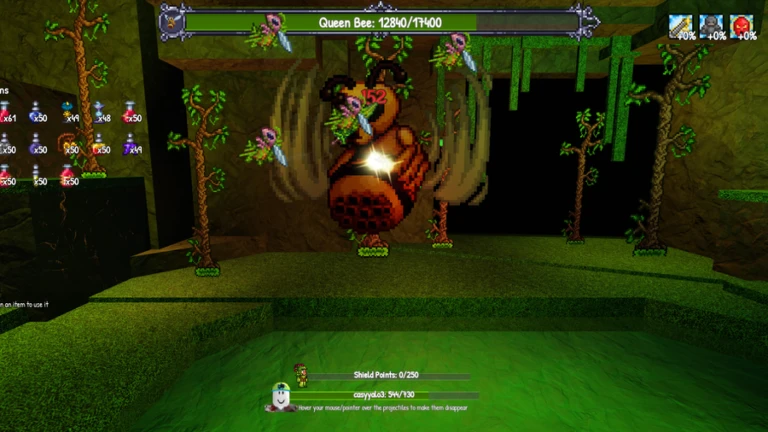Select the red skull mask boost icon
768x432 pixels.
tap(741, 25)
